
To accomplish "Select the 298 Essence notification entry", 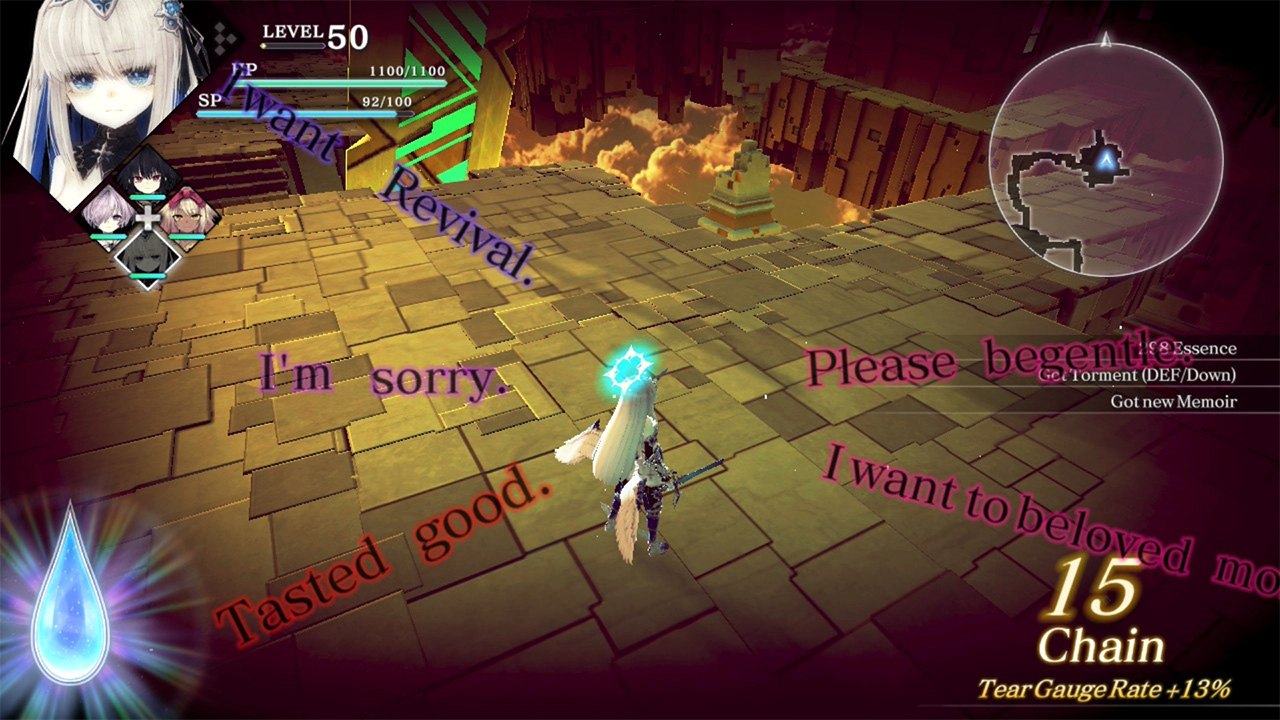I will pyautogui.click(x=1185, y=348).
